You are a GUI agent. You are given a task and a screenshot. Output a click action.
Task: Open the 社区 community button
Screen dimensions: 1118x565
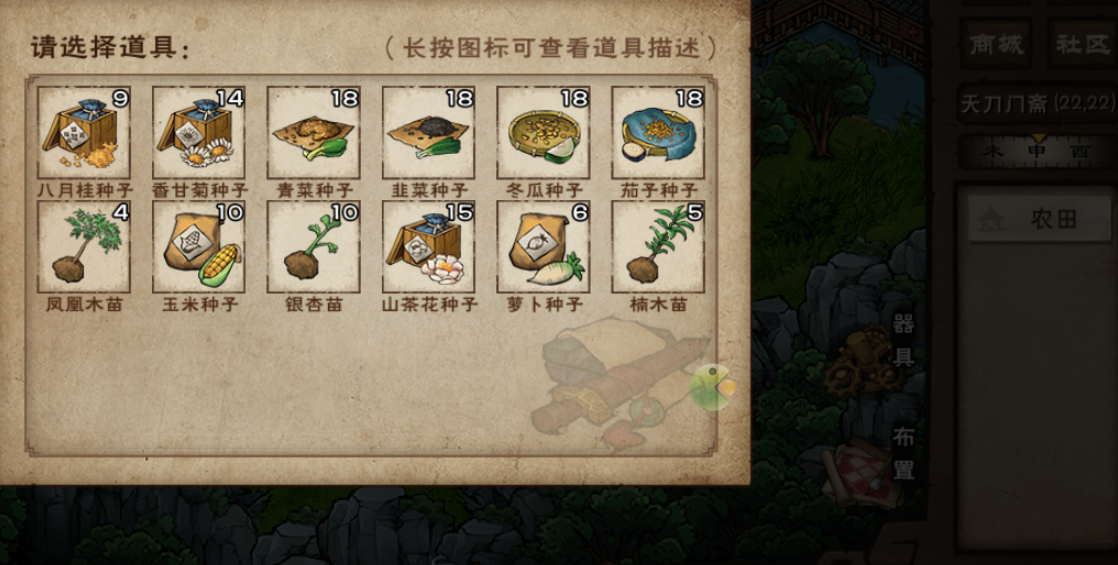pyautogui.click(x=1083, y=45)
